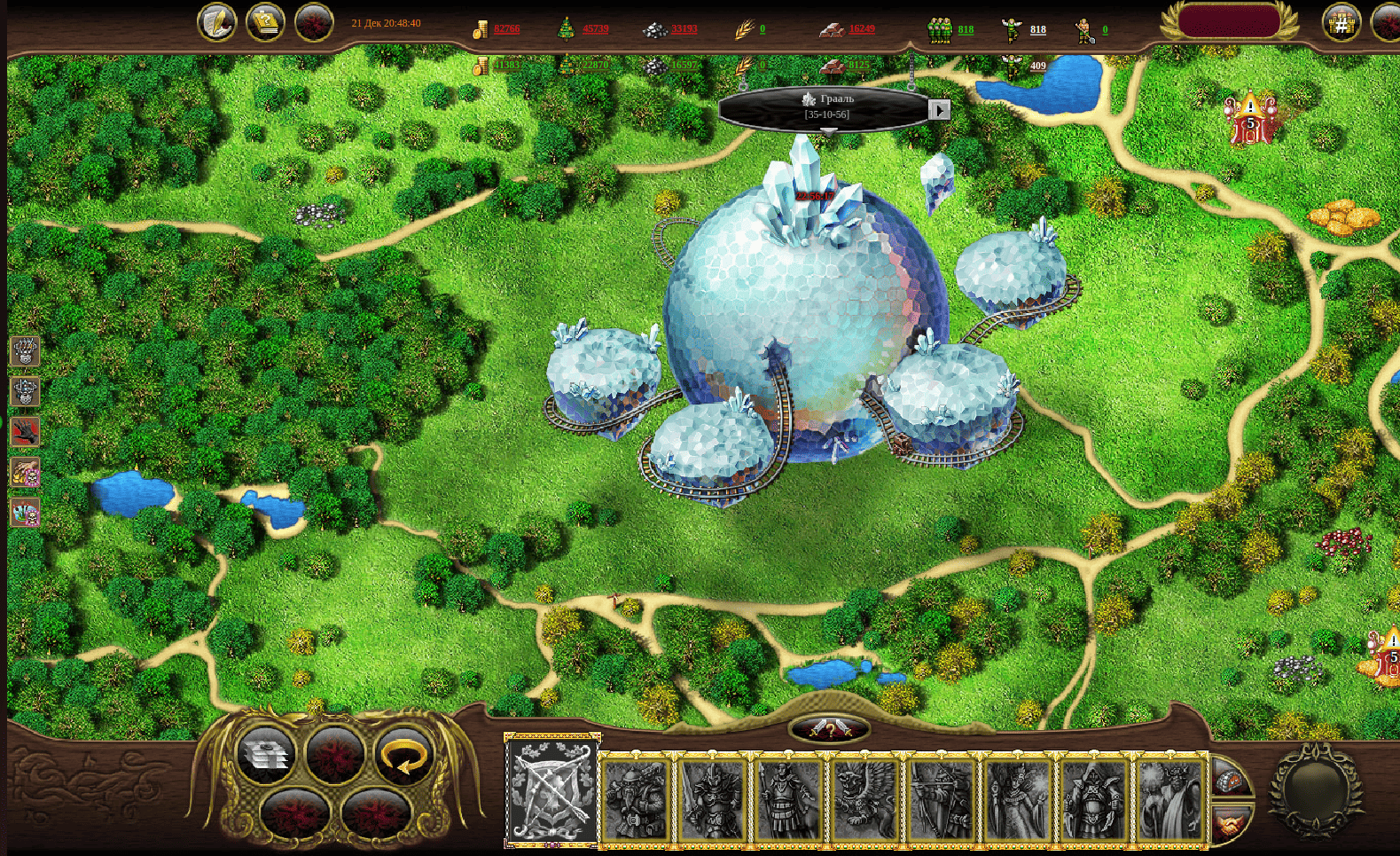
Task: Activate the golden circular arrow button
Action: point(404,758)
